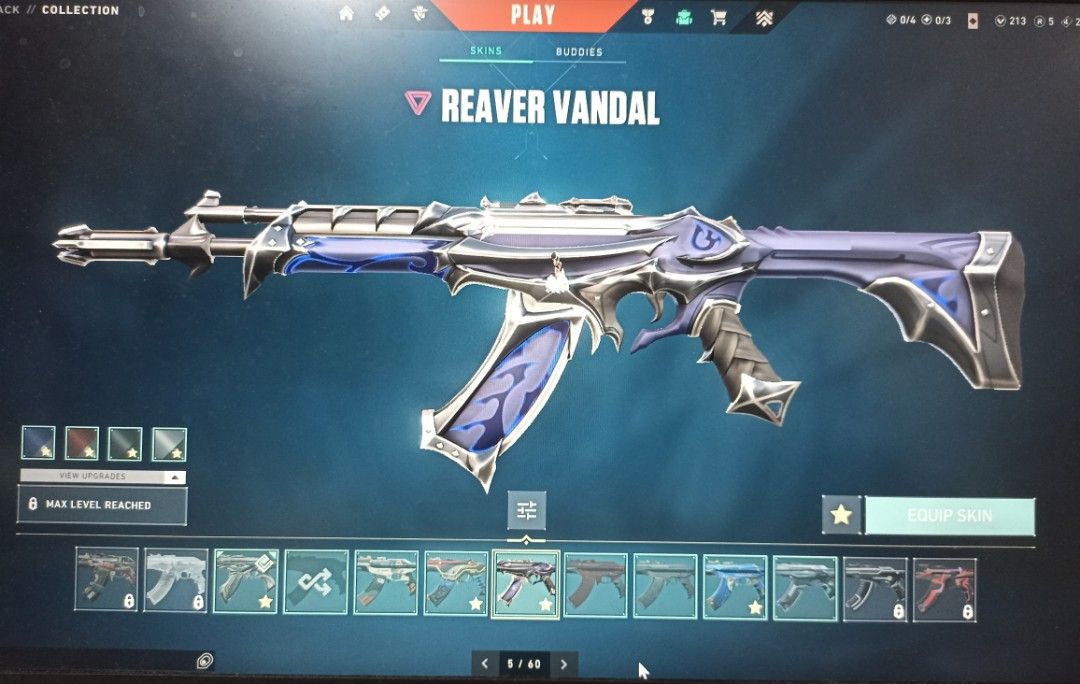Select the locked red Vandal skin thumbnail
Viewport: 1080px width, 684px height.
(x=944, y=590)
